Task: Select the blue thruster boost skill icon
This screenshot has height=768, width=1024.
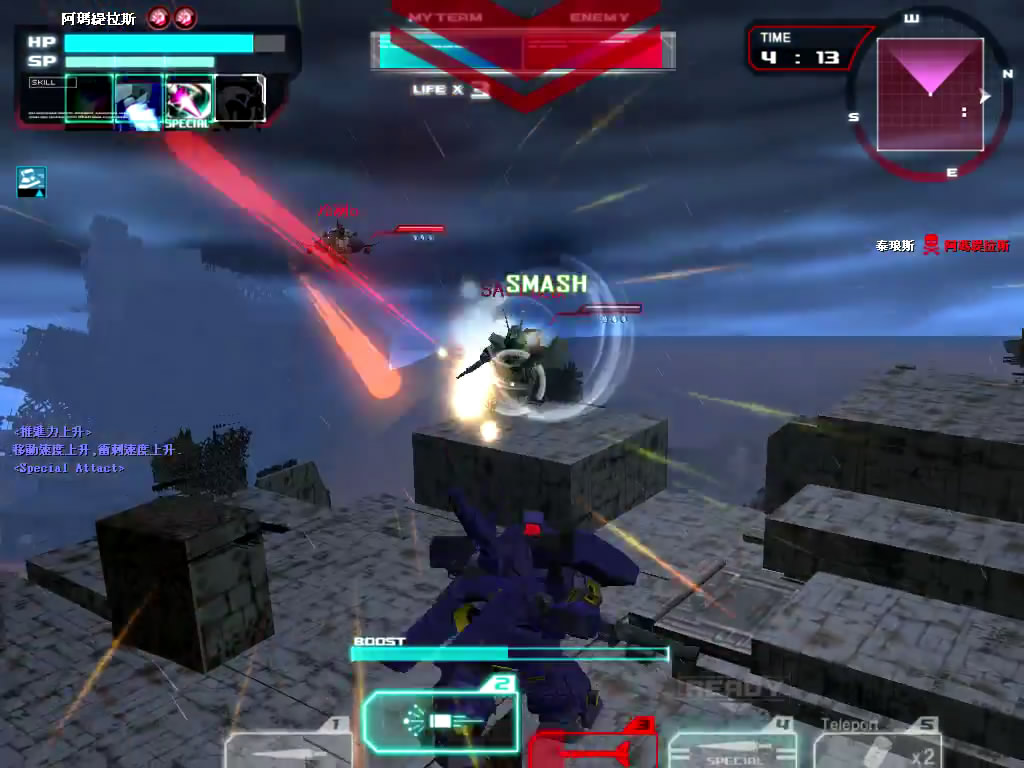Action: pyautogui.click(x=138, y=102)
